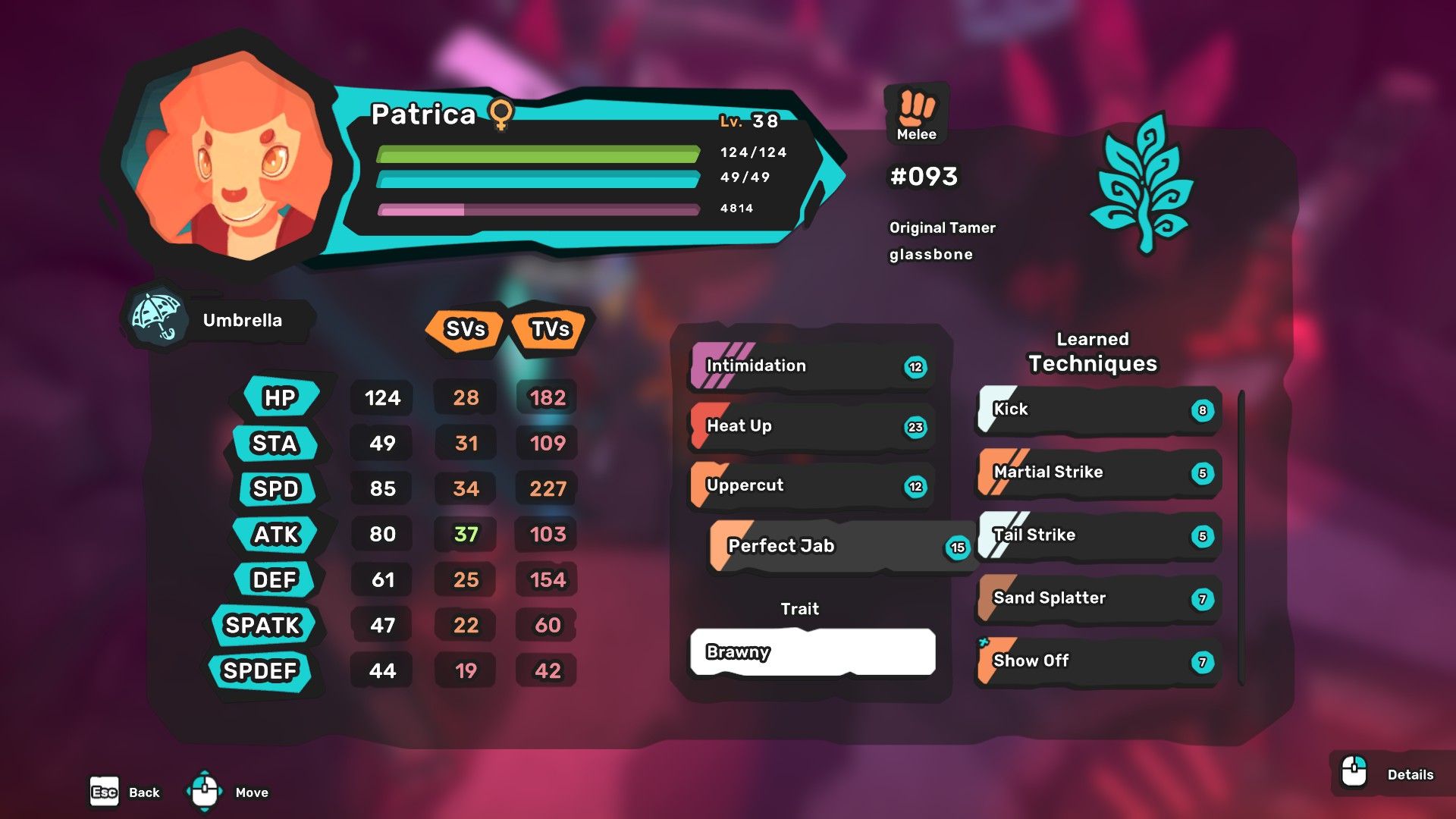Click the experience progress bar
The image size is (1456, 819).
538,209
